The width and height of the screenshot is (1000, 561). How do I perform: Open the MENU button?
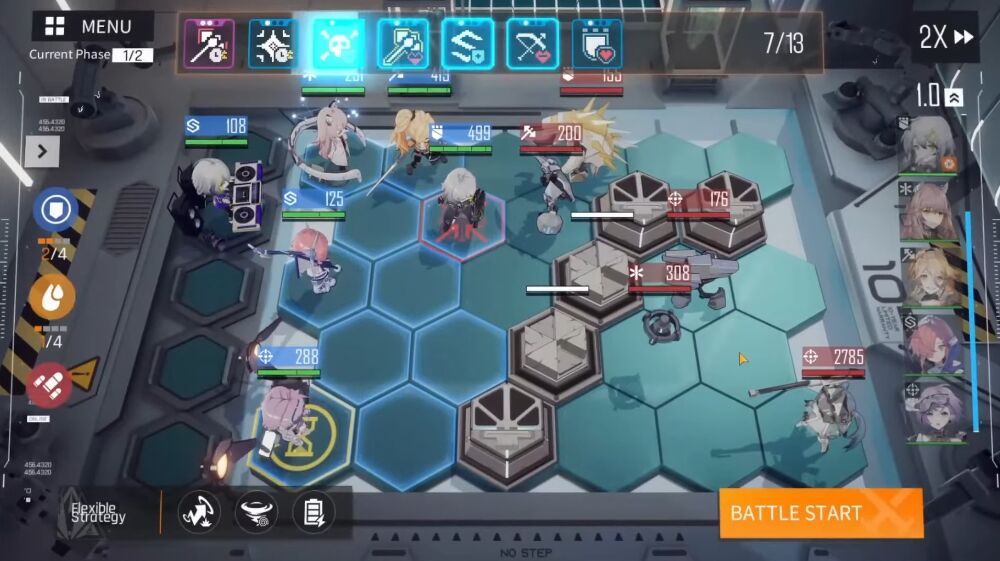coord(91,27)
